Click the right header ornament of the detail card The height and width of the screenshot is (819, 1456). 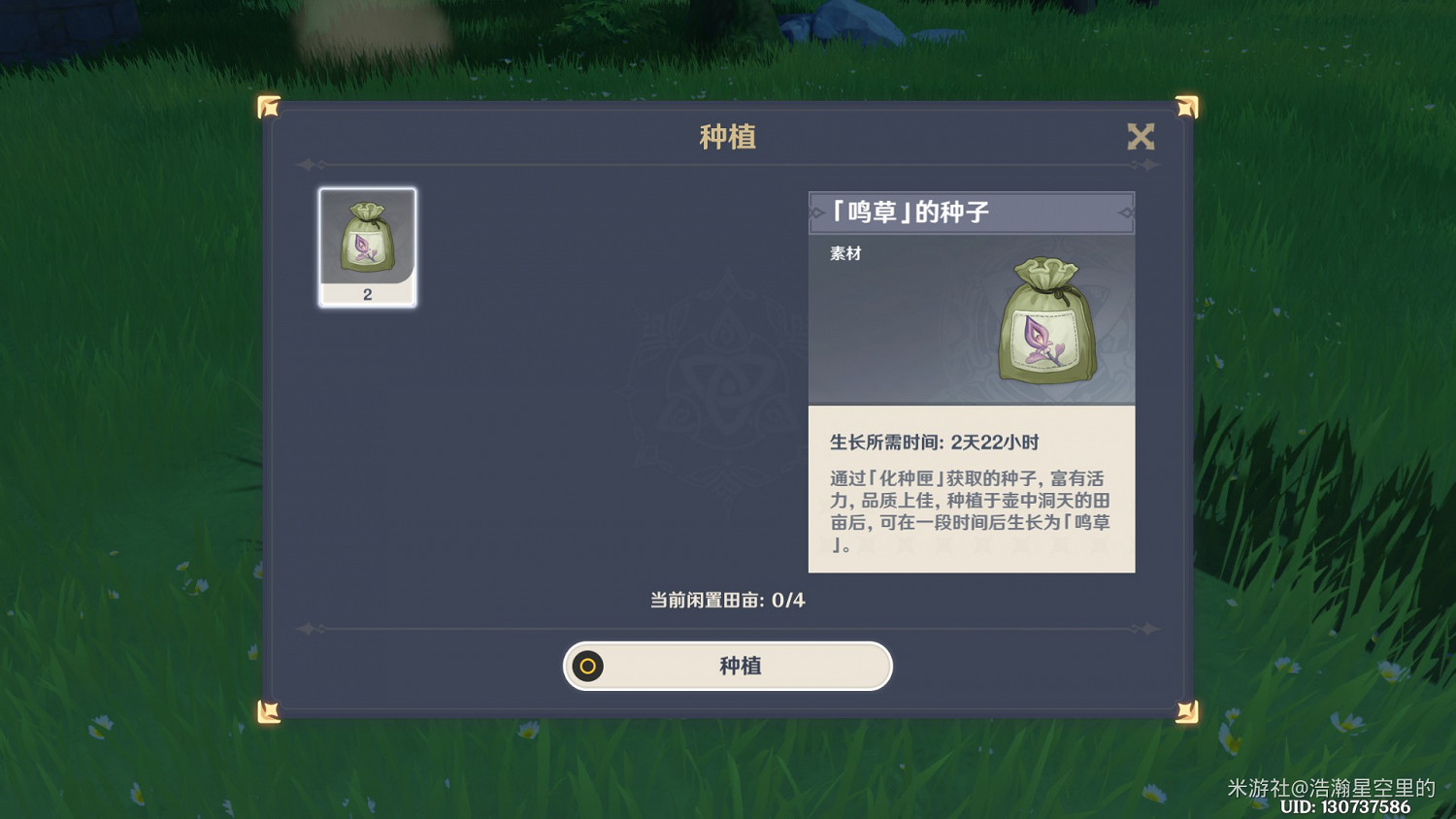pyautogui.click(x=1127, y=212)
